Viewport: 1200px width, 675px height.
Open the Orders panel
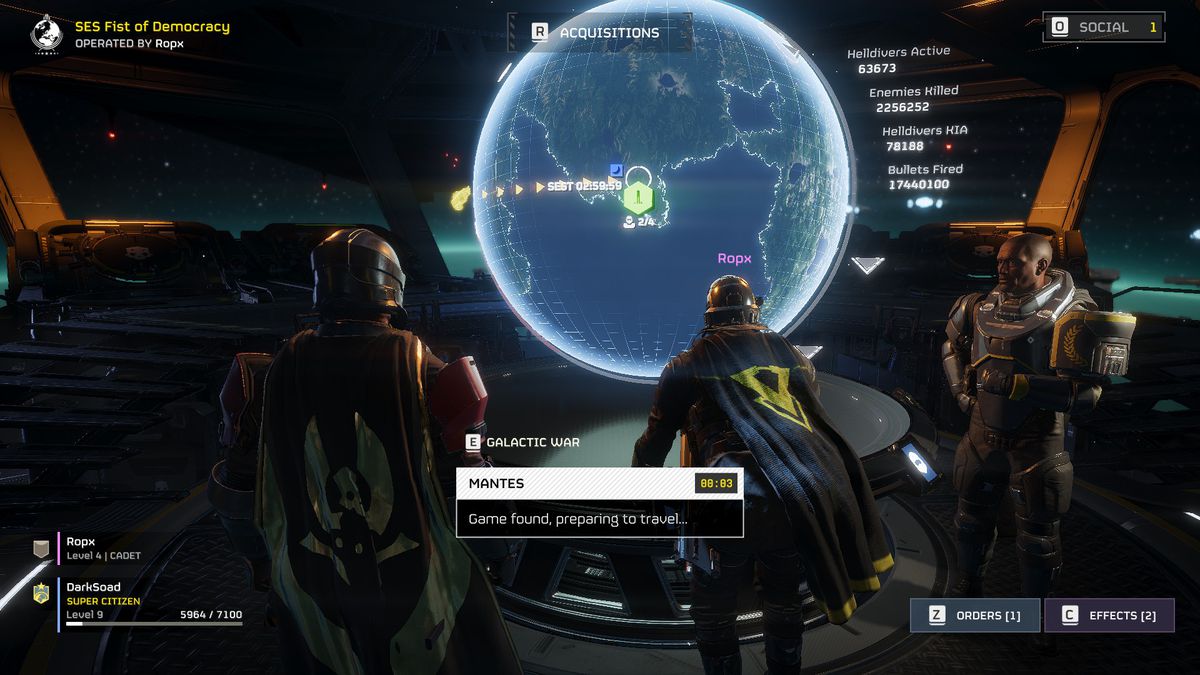(975, 615)
